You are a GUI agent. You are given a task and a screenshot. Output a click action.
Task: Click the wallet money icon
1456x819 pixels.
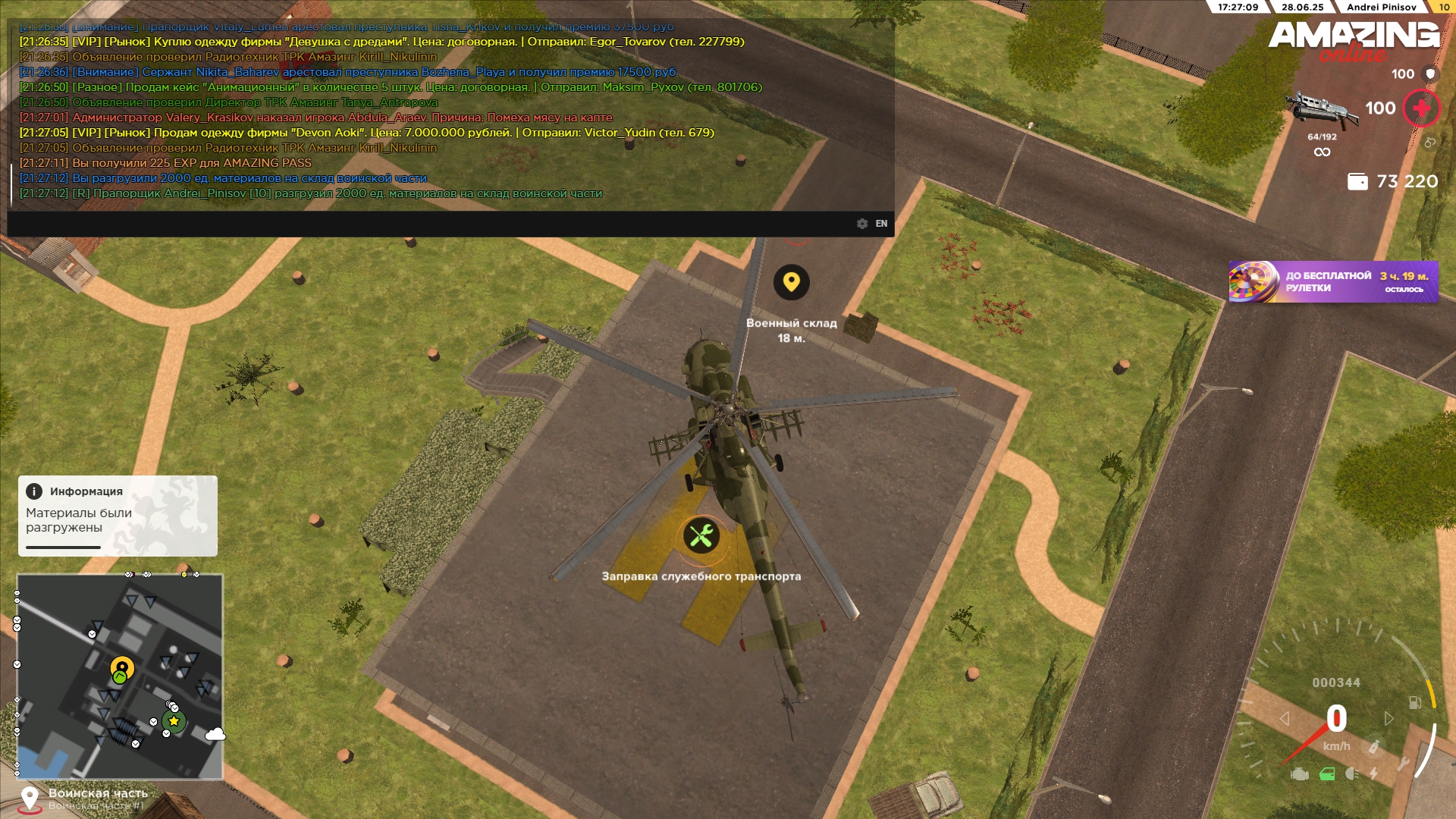click(x=1357, y=182)
